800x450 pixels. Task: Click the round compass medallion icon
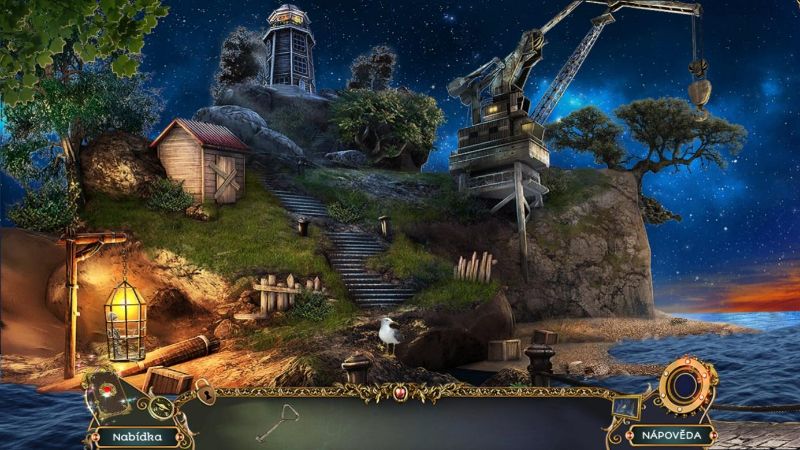point(160,407)
